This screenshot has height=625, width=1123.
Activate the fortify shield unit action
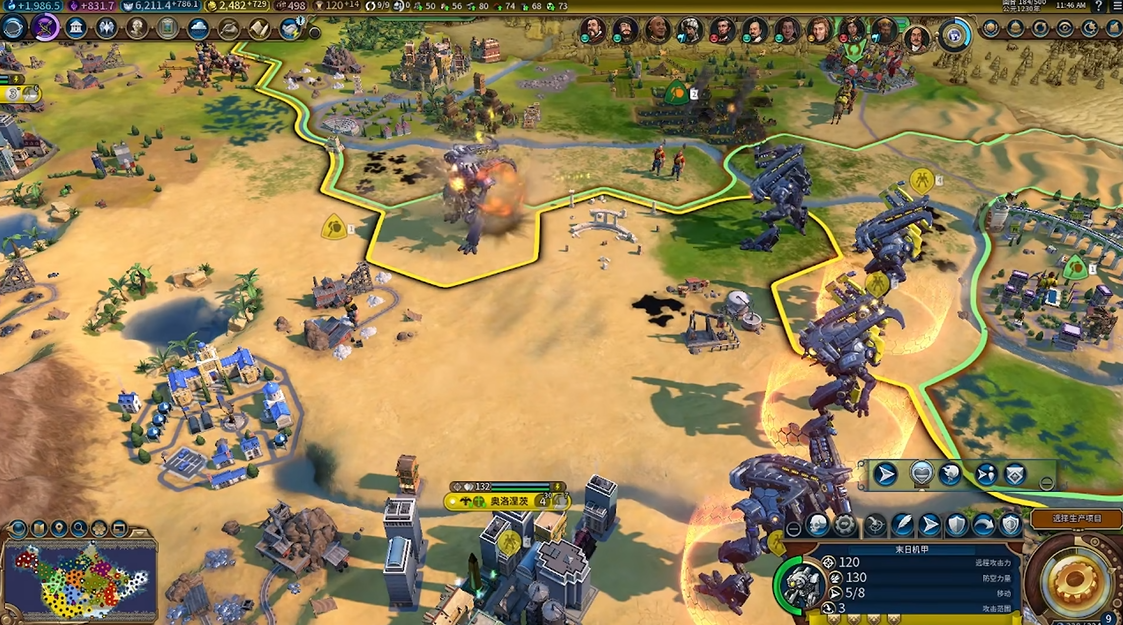[957, 525]
